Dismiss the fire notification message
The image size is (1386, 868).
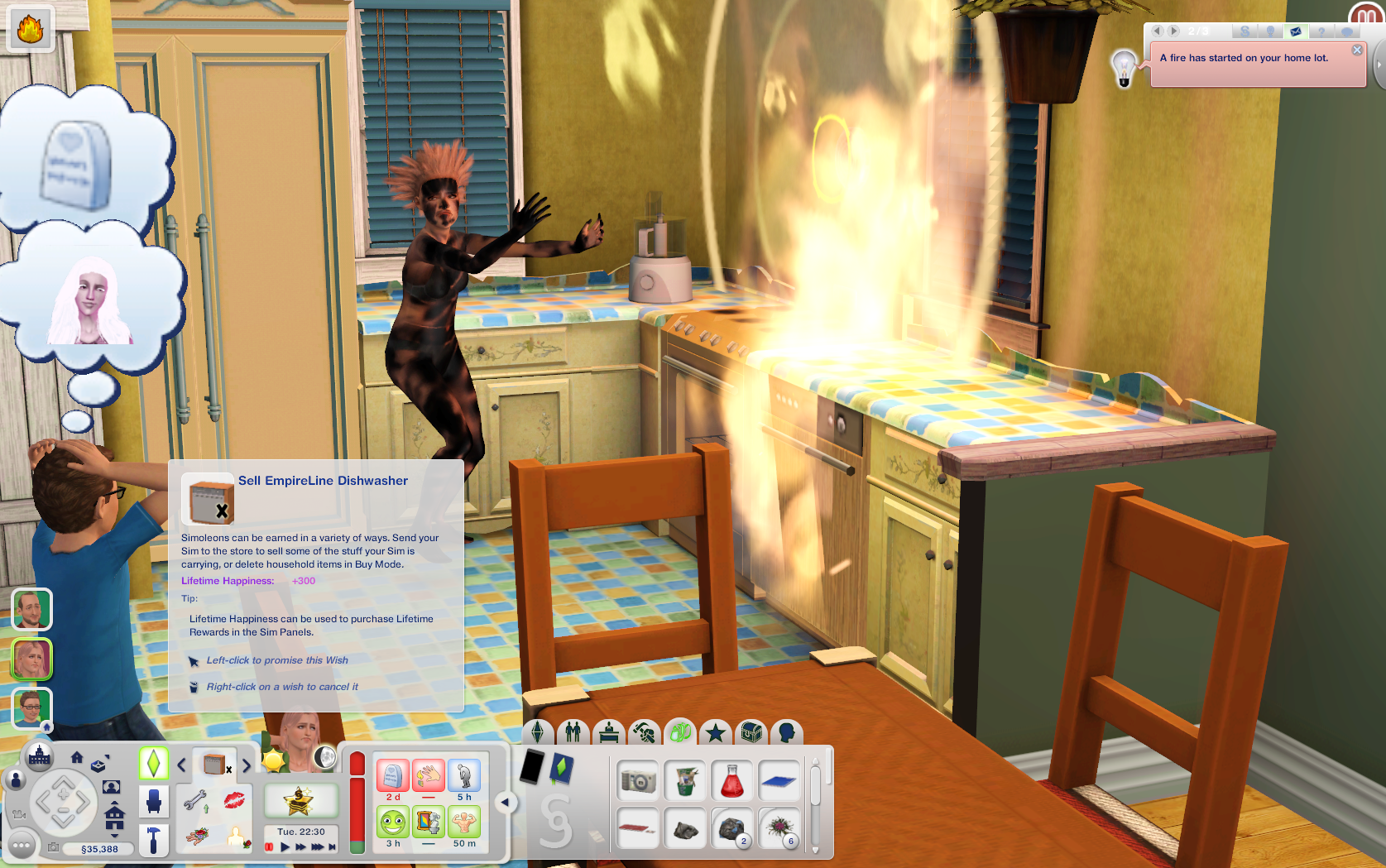1358,50
